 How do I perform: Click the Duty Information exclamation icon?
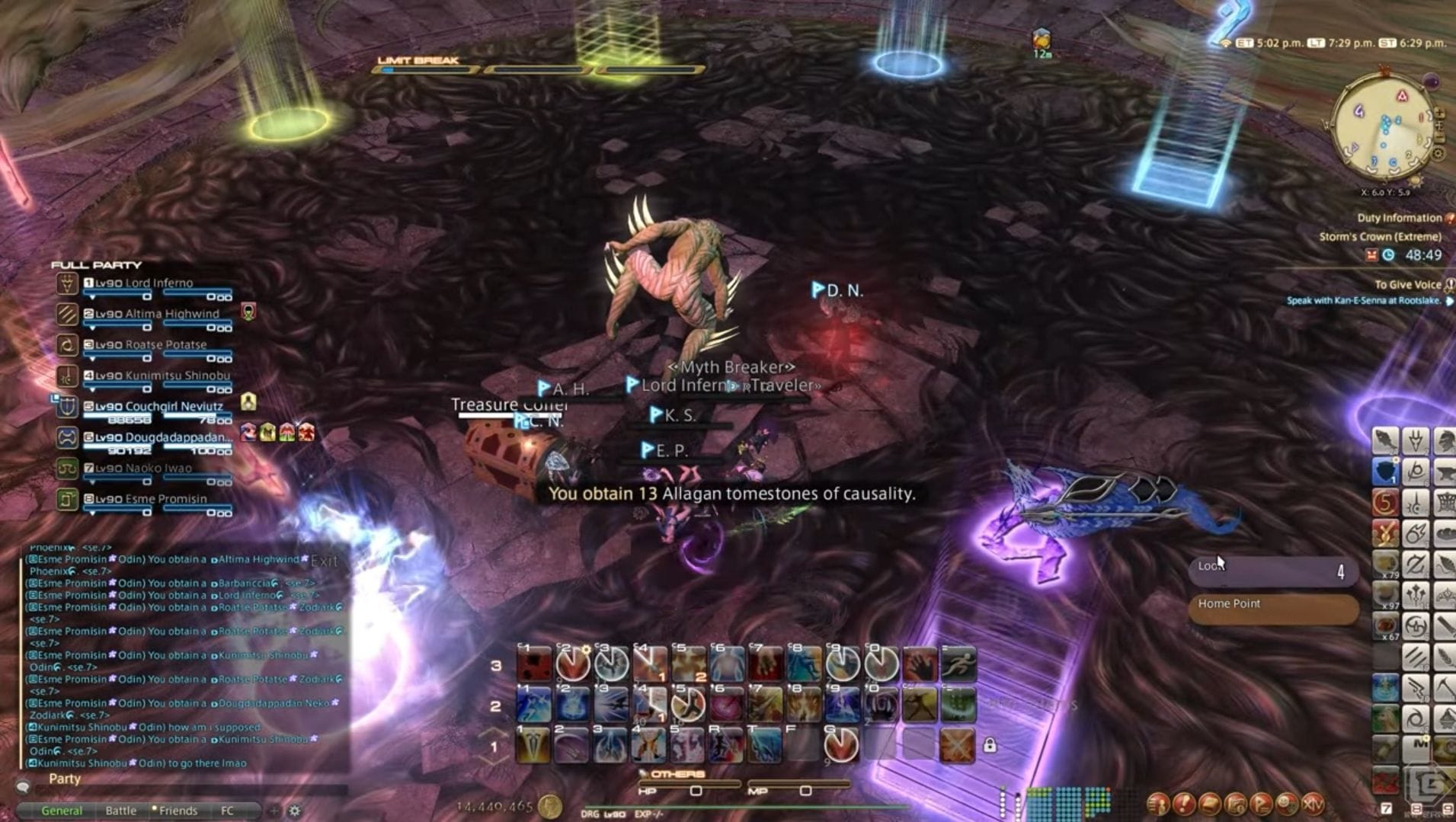(1450, 219)
